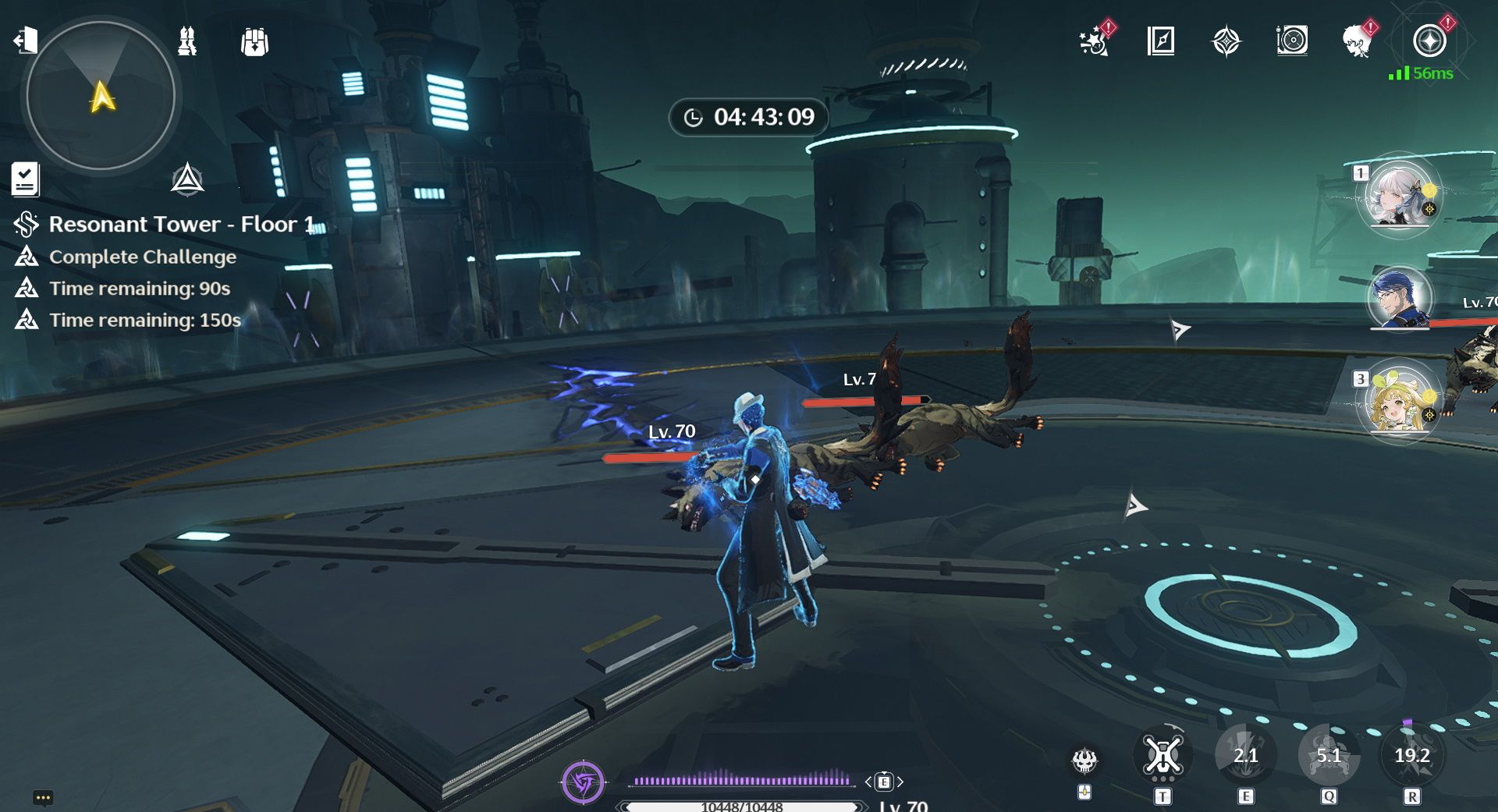Open the circular minimap
1498x812 pixels.
101,95
